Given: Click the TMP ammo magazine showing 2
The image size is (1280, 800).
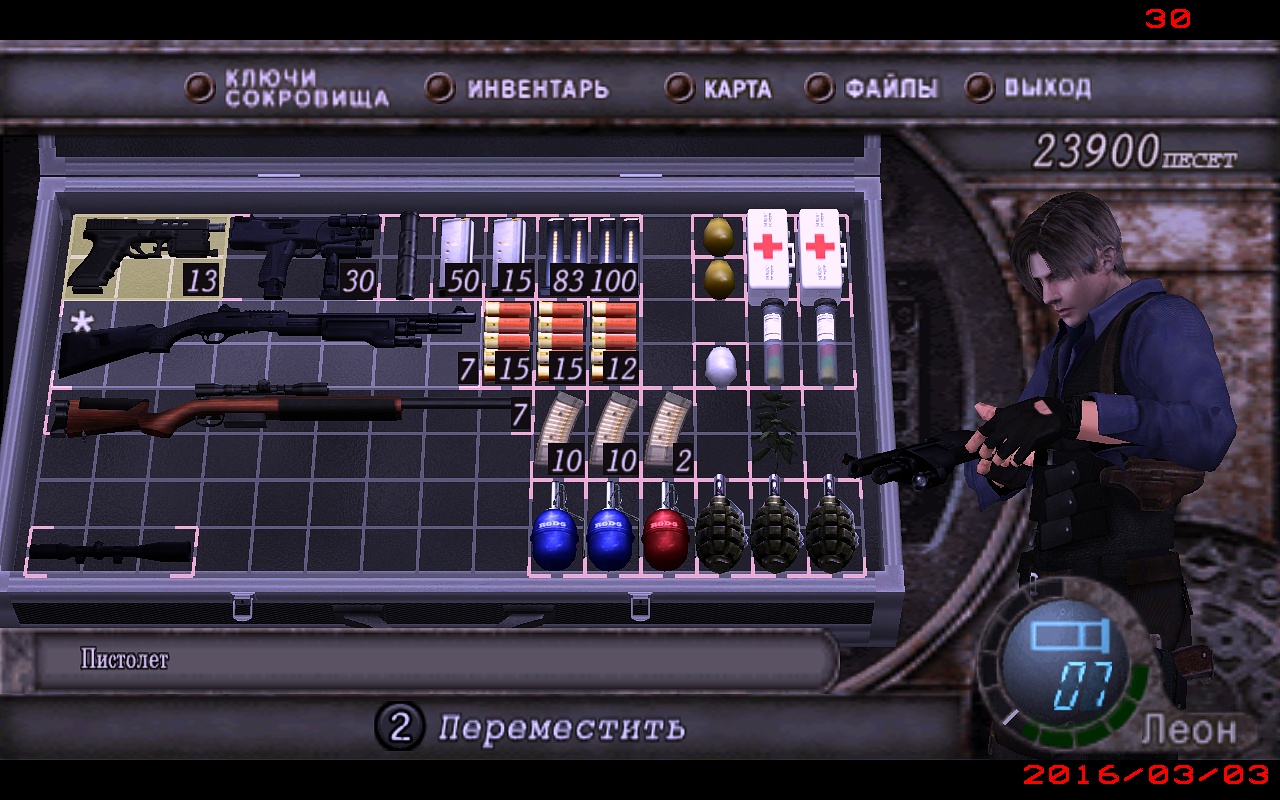Looking at the screenshot, I should tap(665, 430).
